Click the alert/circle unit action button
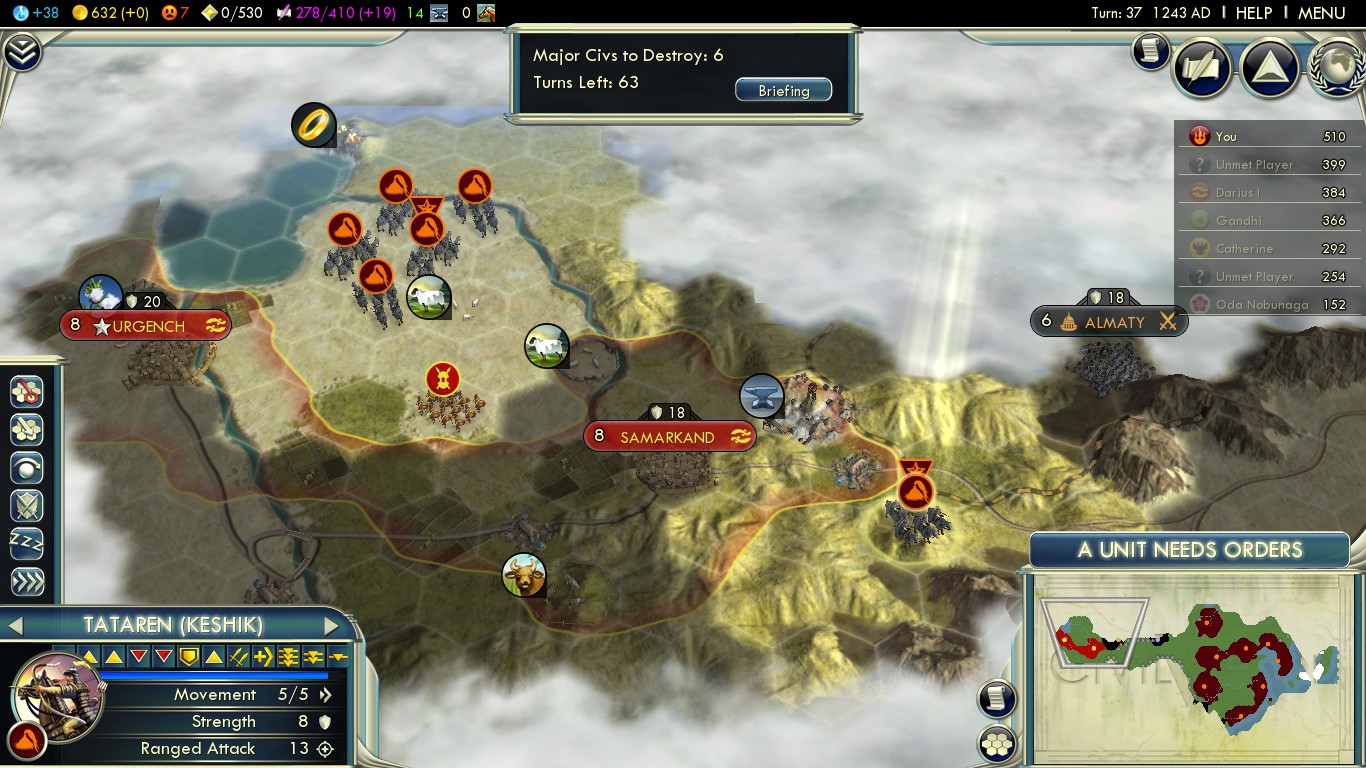Image resolution: width=1366 pixels, height=768 pixels. (x=27, y=468)
